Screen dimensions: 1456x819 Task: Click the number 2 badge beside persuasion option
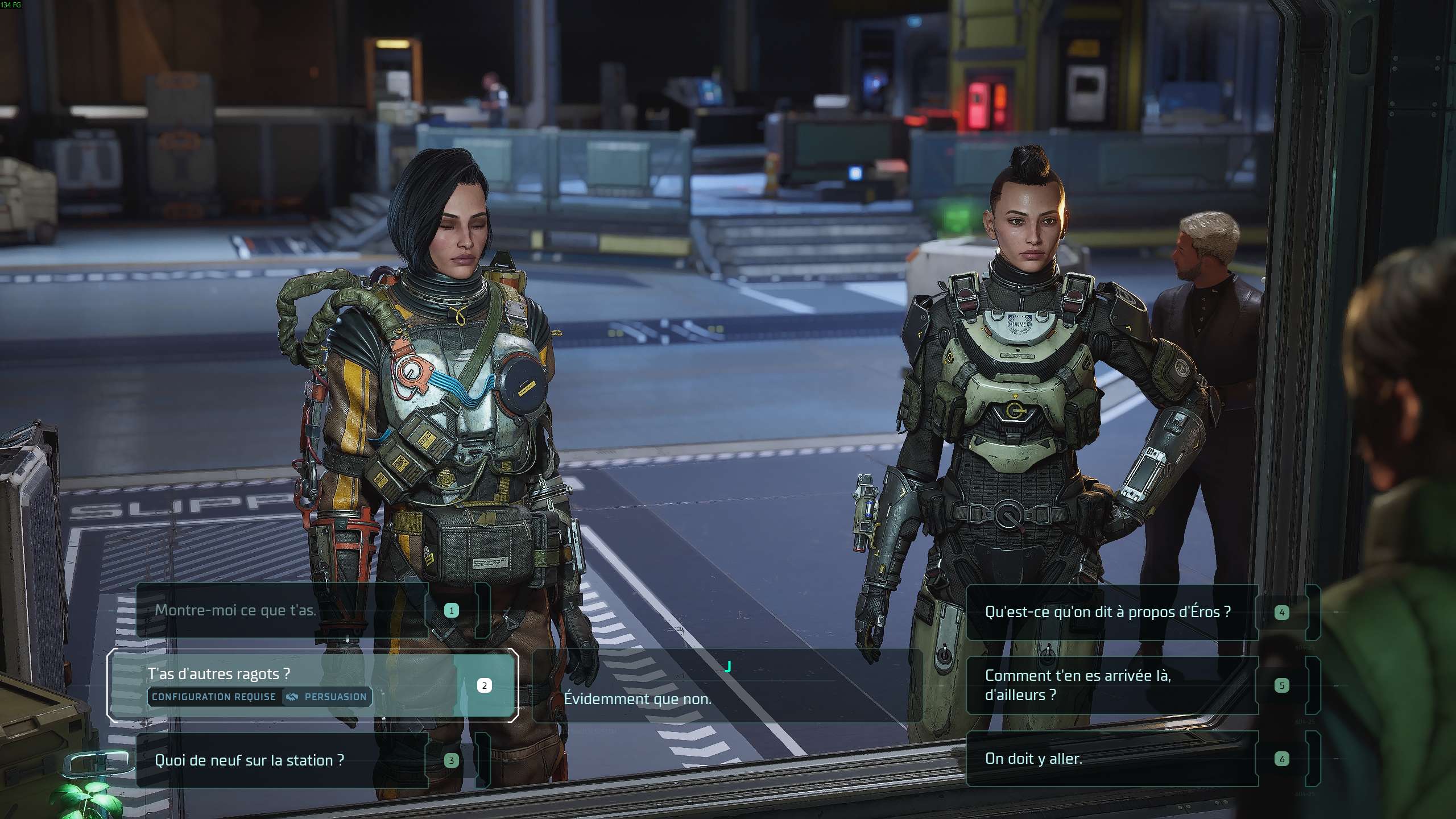click(485, 685)
